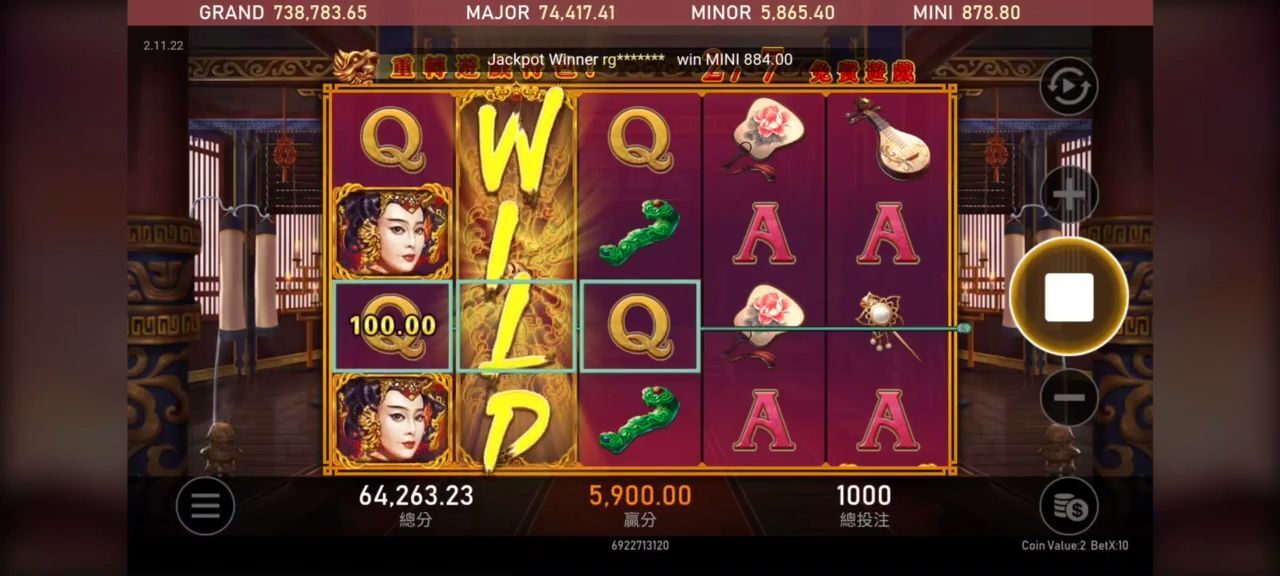1280x576 pixels.
Task: Stop the spin with the square button
Action: pos(1068,297)
